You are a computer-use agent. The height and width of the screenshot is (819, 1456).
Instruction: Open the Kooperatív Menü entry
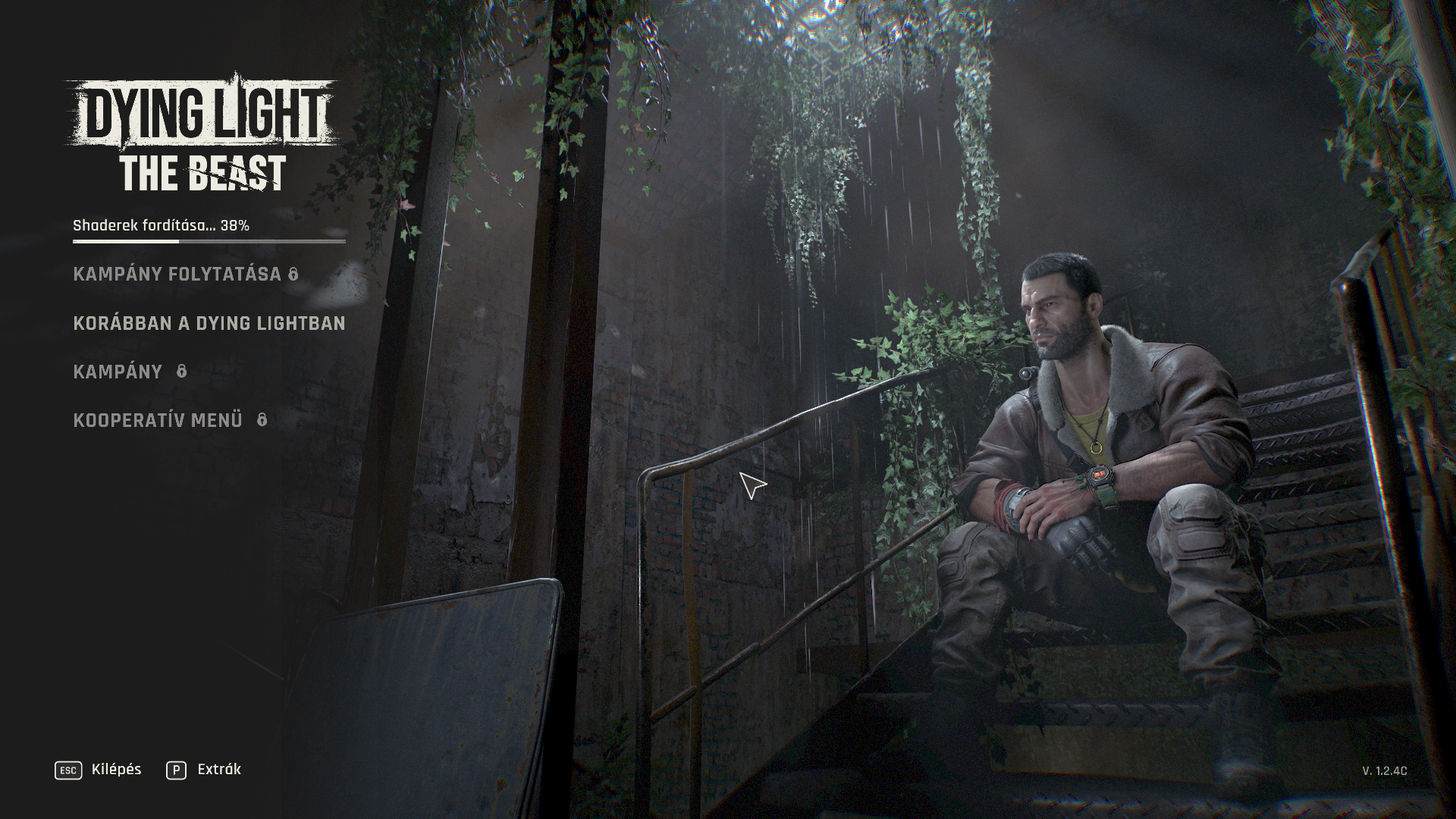tap(158, 420)
